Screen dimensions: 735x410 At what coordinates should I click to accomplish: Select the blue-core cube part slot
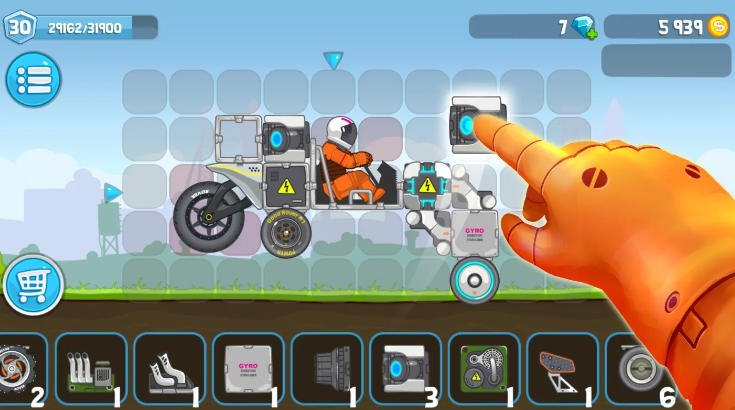405,368
